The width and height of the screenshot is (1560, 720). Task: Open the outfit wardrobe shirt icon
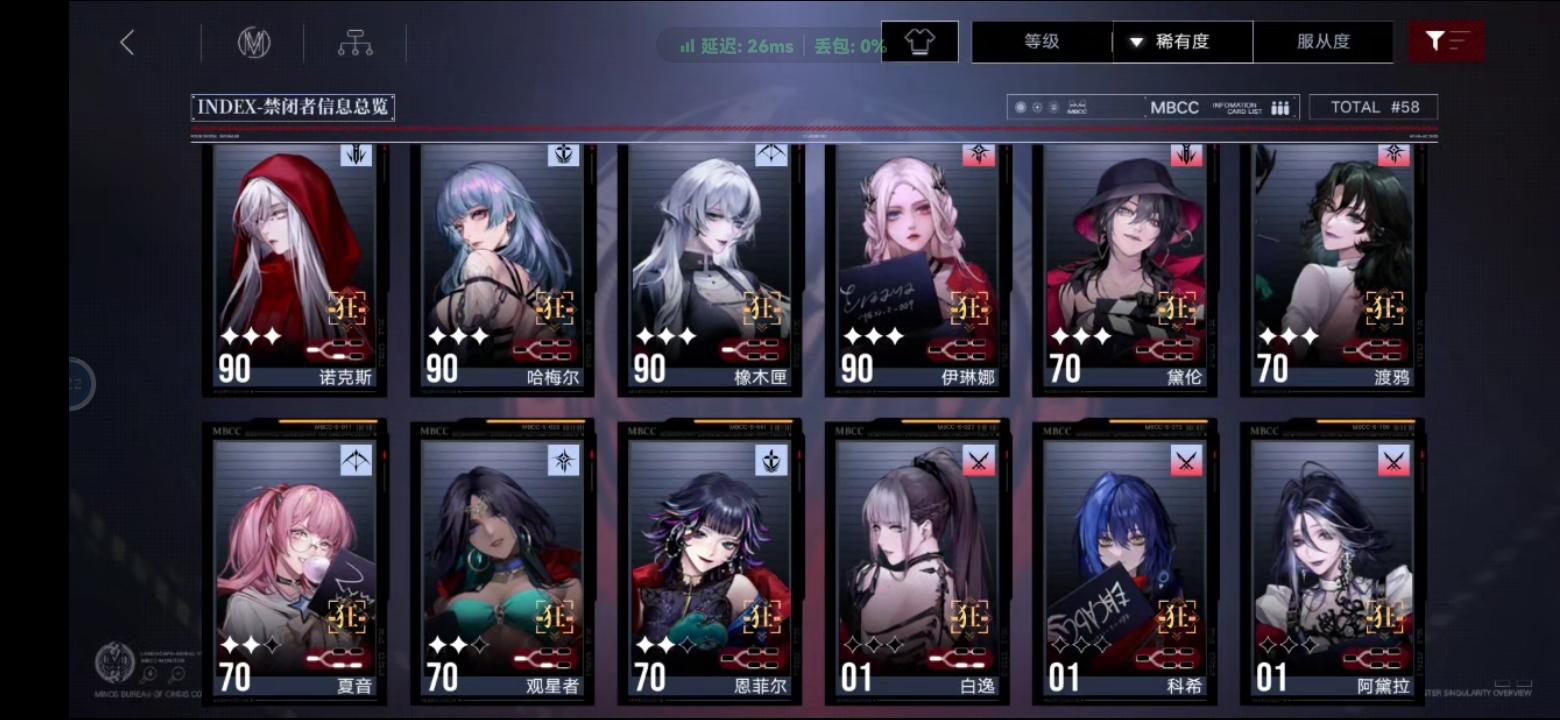(x=920, y=41)
